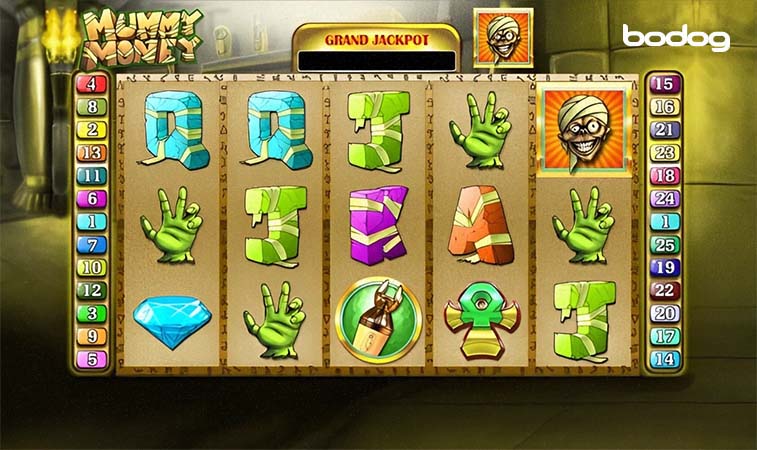The image size is (757, 450).
Task: Select payline number 4 marker
Action: (x=91, y=85)
